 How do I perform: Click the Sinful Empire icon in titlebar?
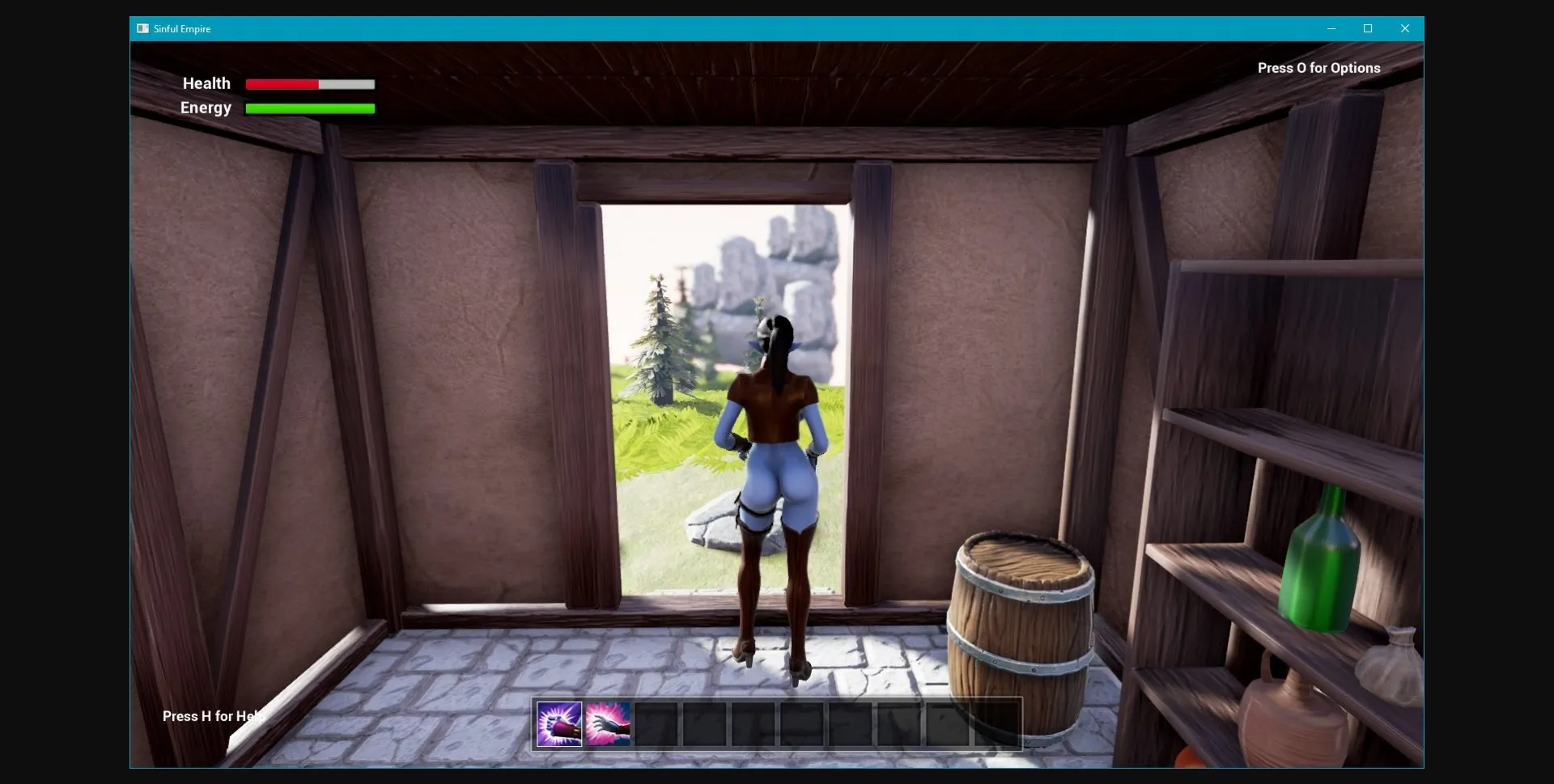pyautogui.click(x=142, y=28)
